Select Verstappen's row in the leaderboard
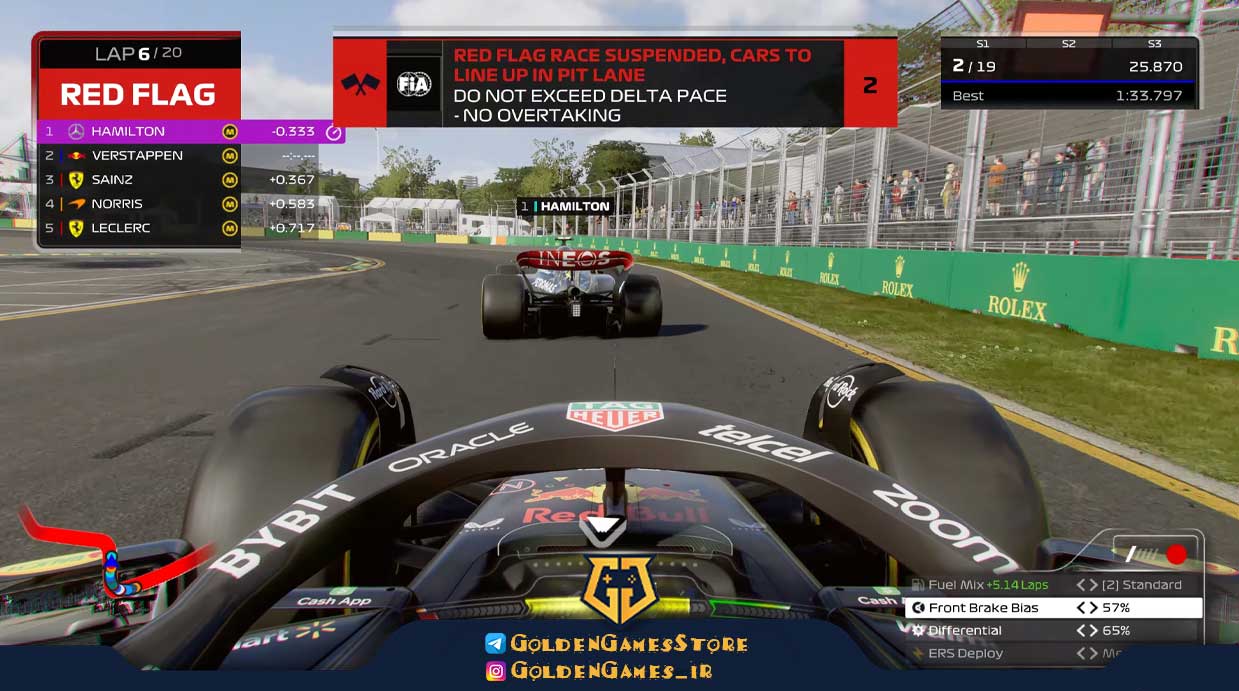Screen dimensions: 1239x691 pos(140,156)
